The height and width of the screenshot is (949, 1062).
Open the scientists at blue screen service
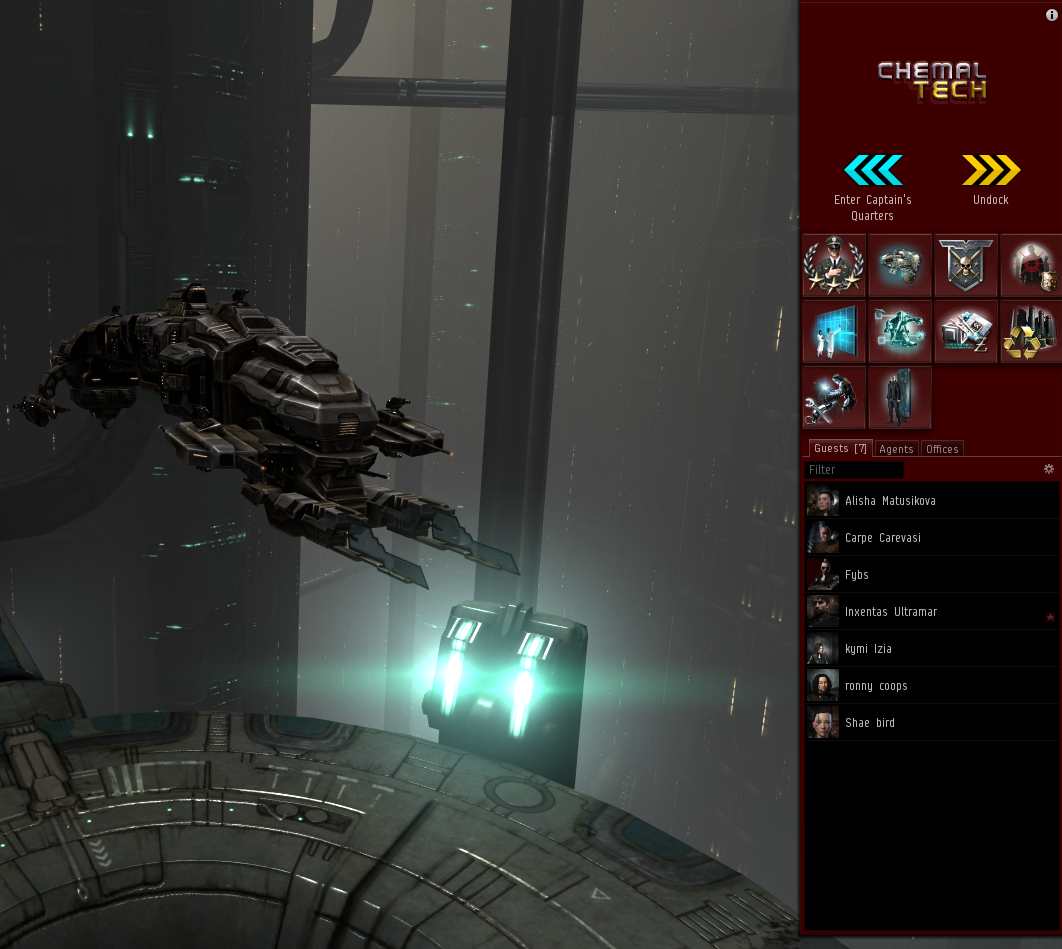click(834, 332)
